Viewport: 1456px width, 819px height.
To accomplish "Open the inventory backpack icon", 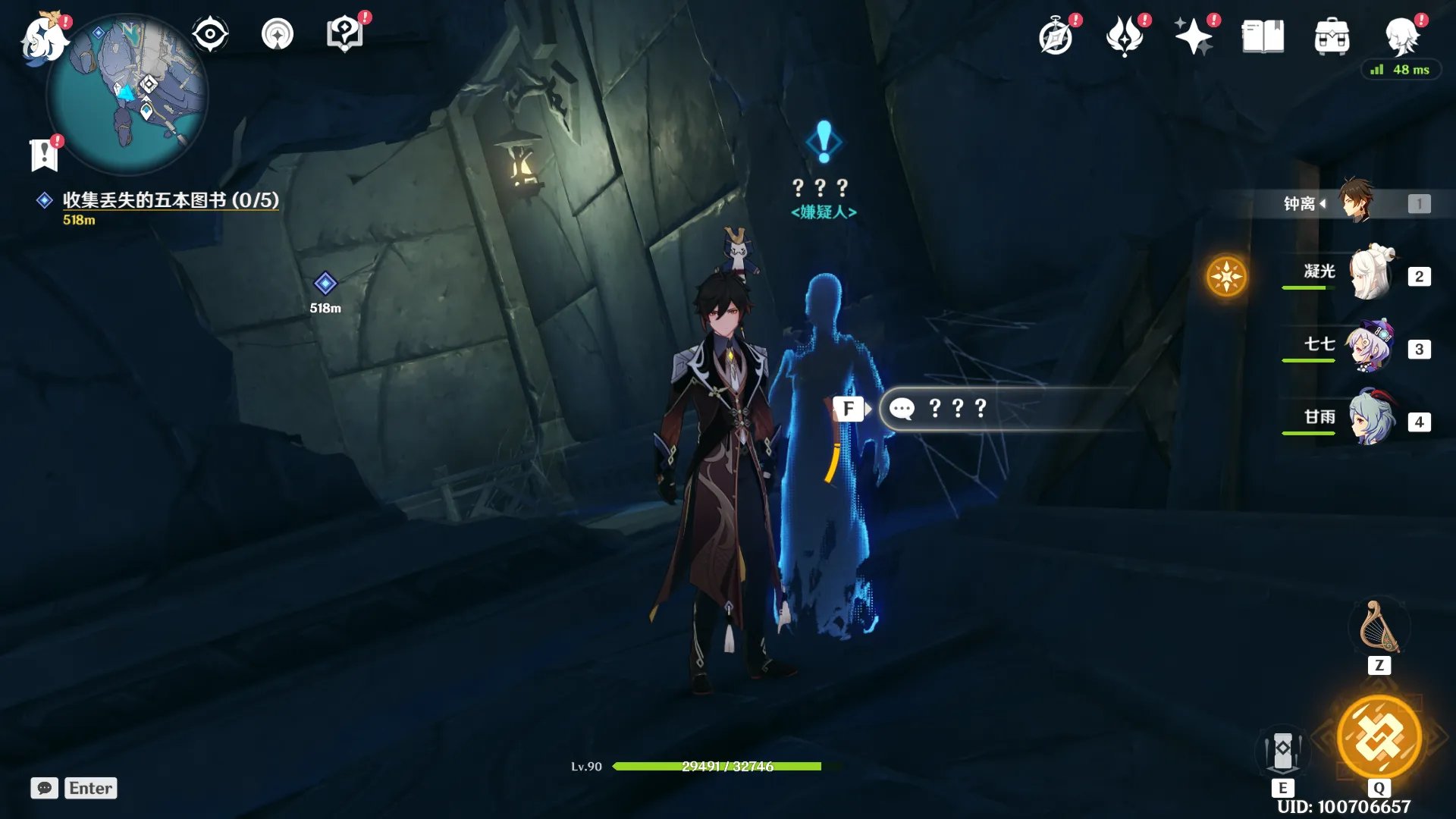I will point(1332,36).
